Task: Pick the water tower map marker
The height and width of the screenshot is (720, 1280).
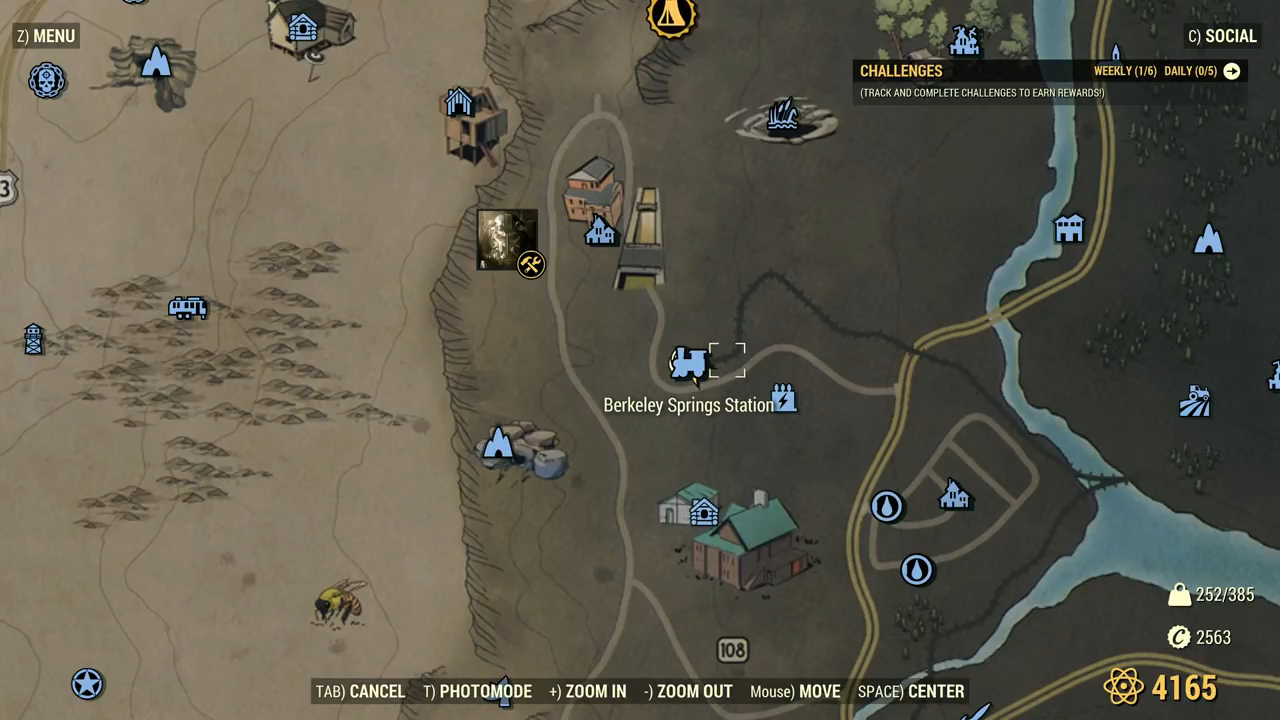Action: tap(34, 339)
